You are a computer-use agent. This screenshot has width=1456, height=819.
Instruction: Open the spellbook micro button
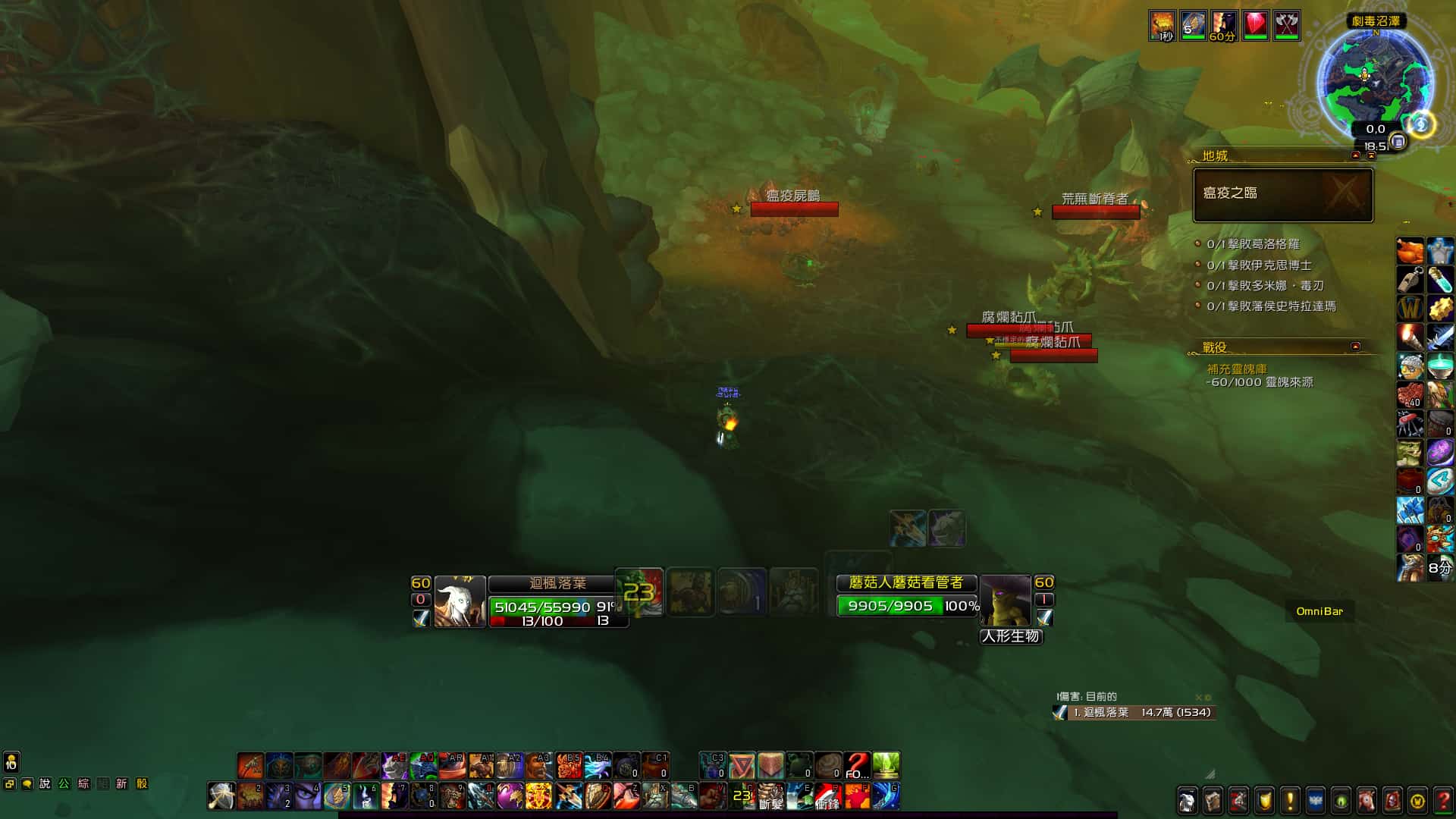(1213, 801)
